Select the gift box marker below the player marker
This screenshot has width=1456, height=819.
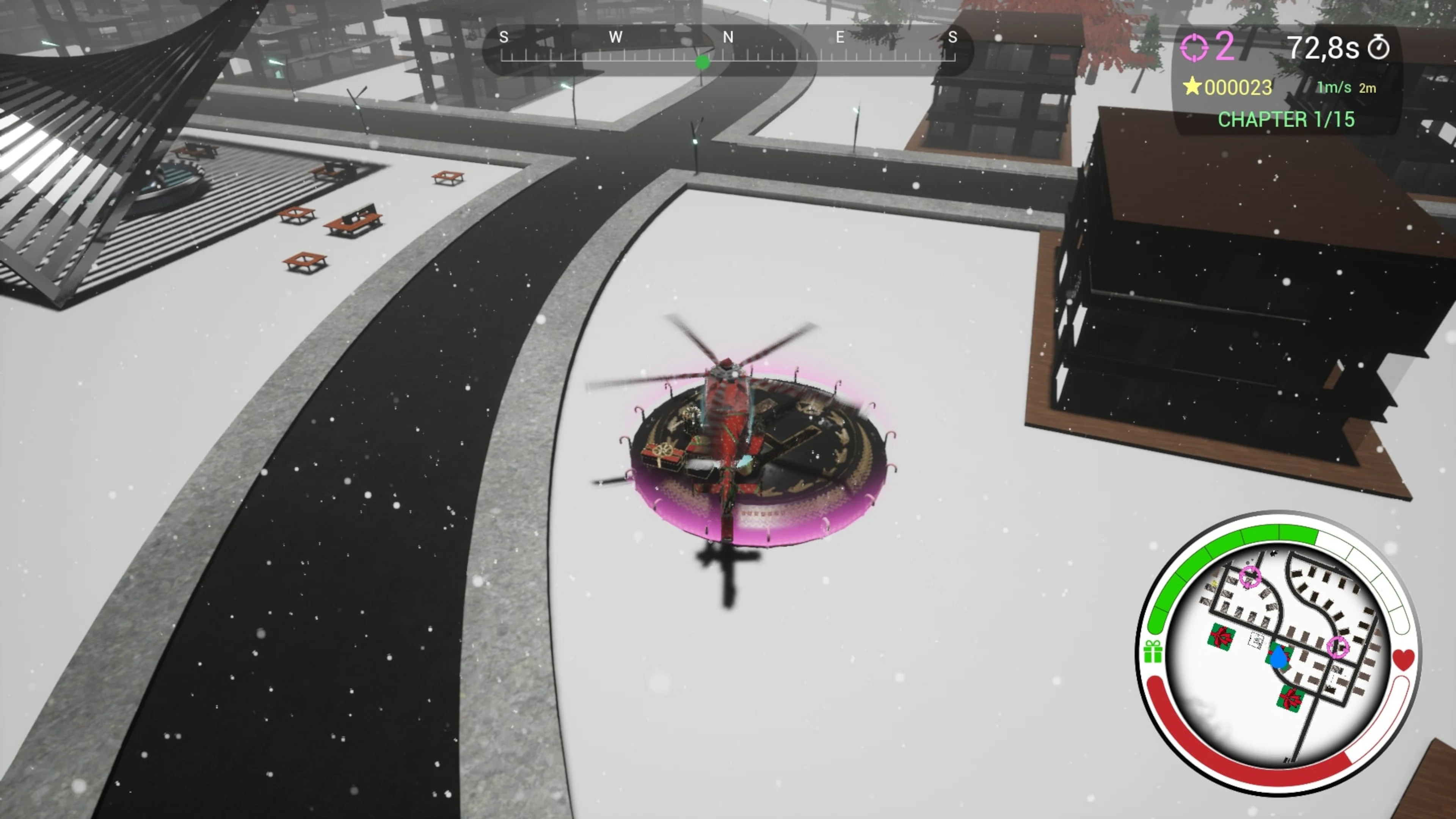(x=1290, y=698)
